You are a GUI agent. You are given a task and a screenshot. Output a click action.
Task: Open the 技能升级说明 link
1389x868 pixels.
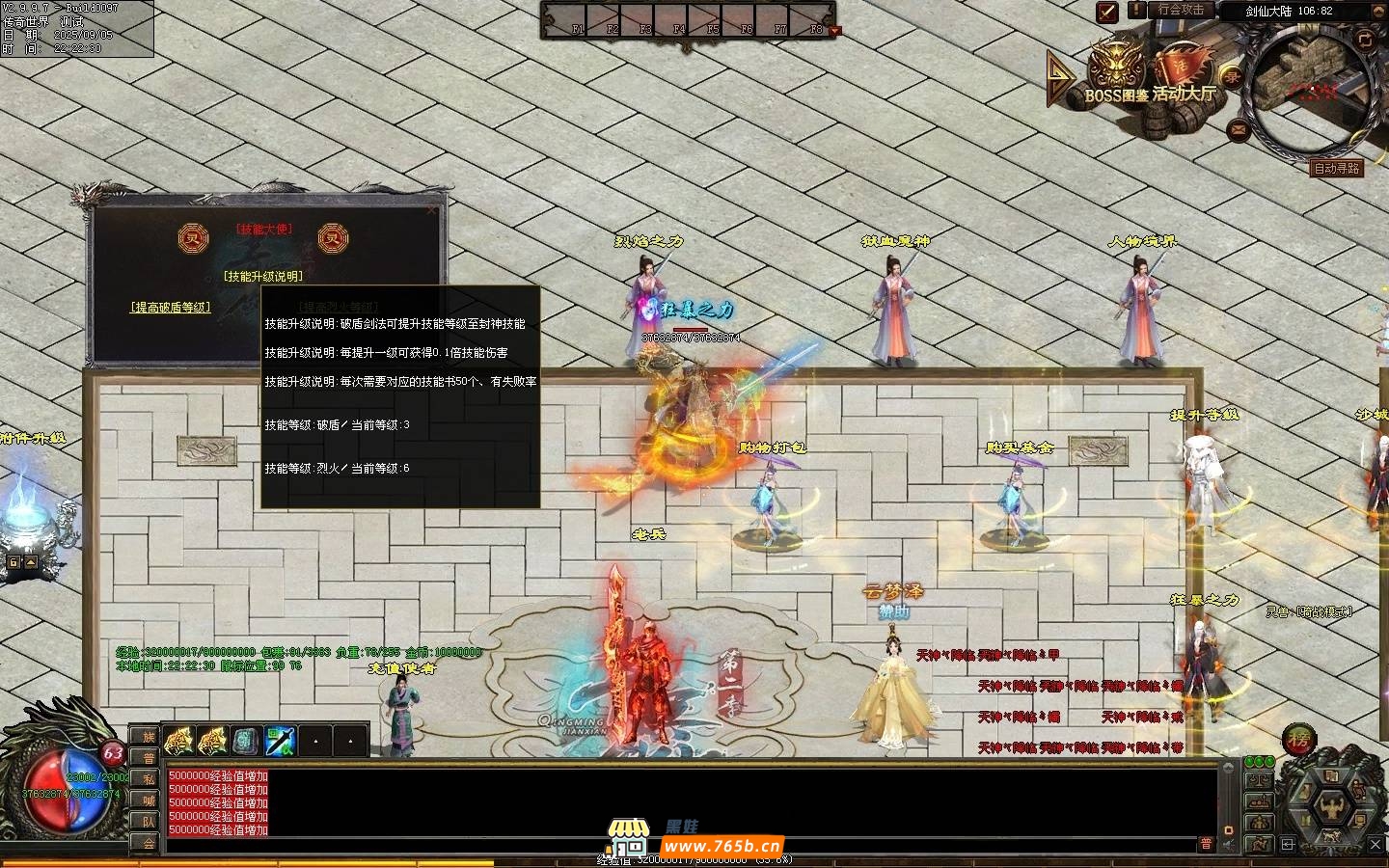(x=263, y=277)
